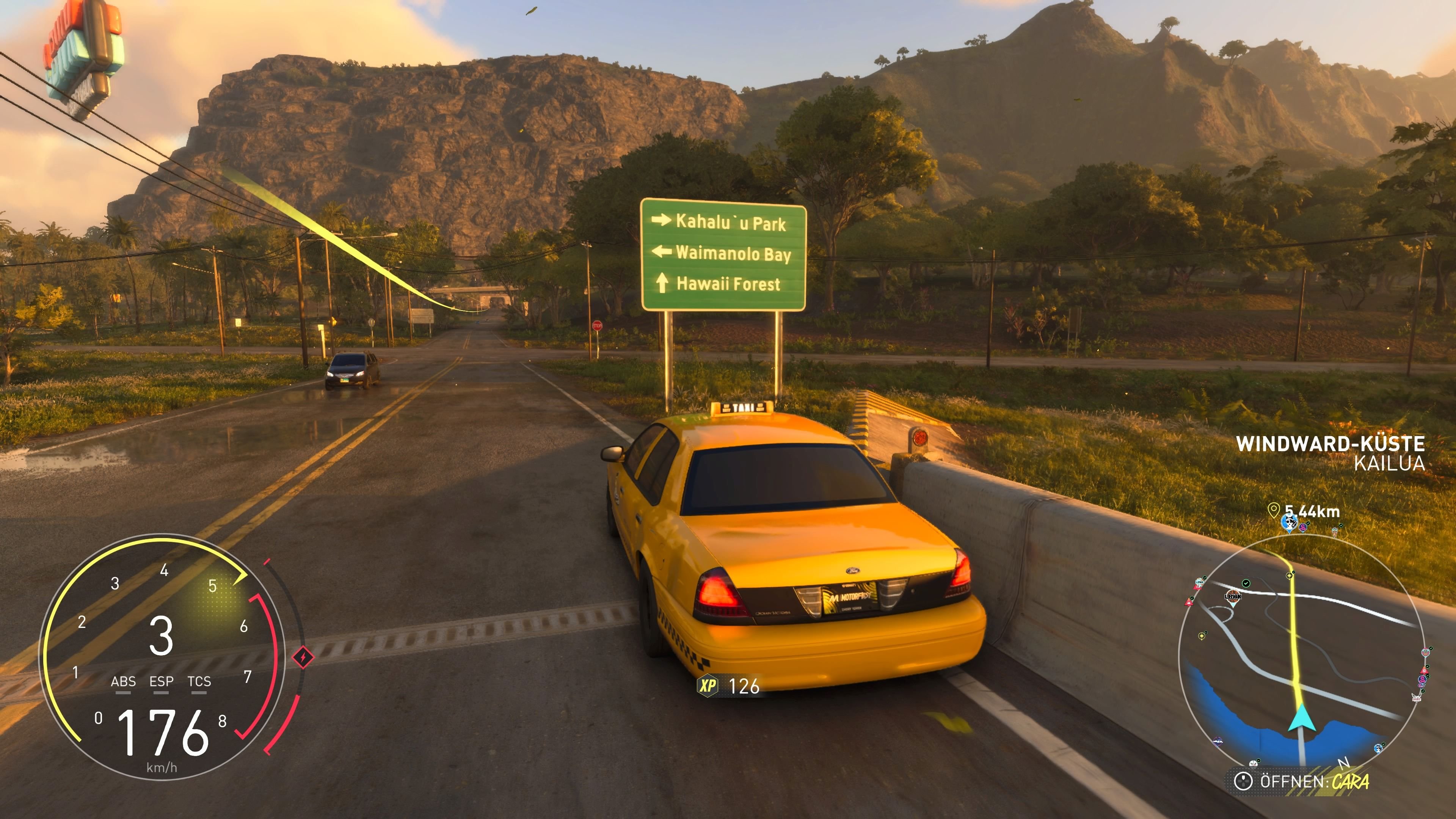
Task: Select the large green checkmark minimap marker
Action: 1246,583
